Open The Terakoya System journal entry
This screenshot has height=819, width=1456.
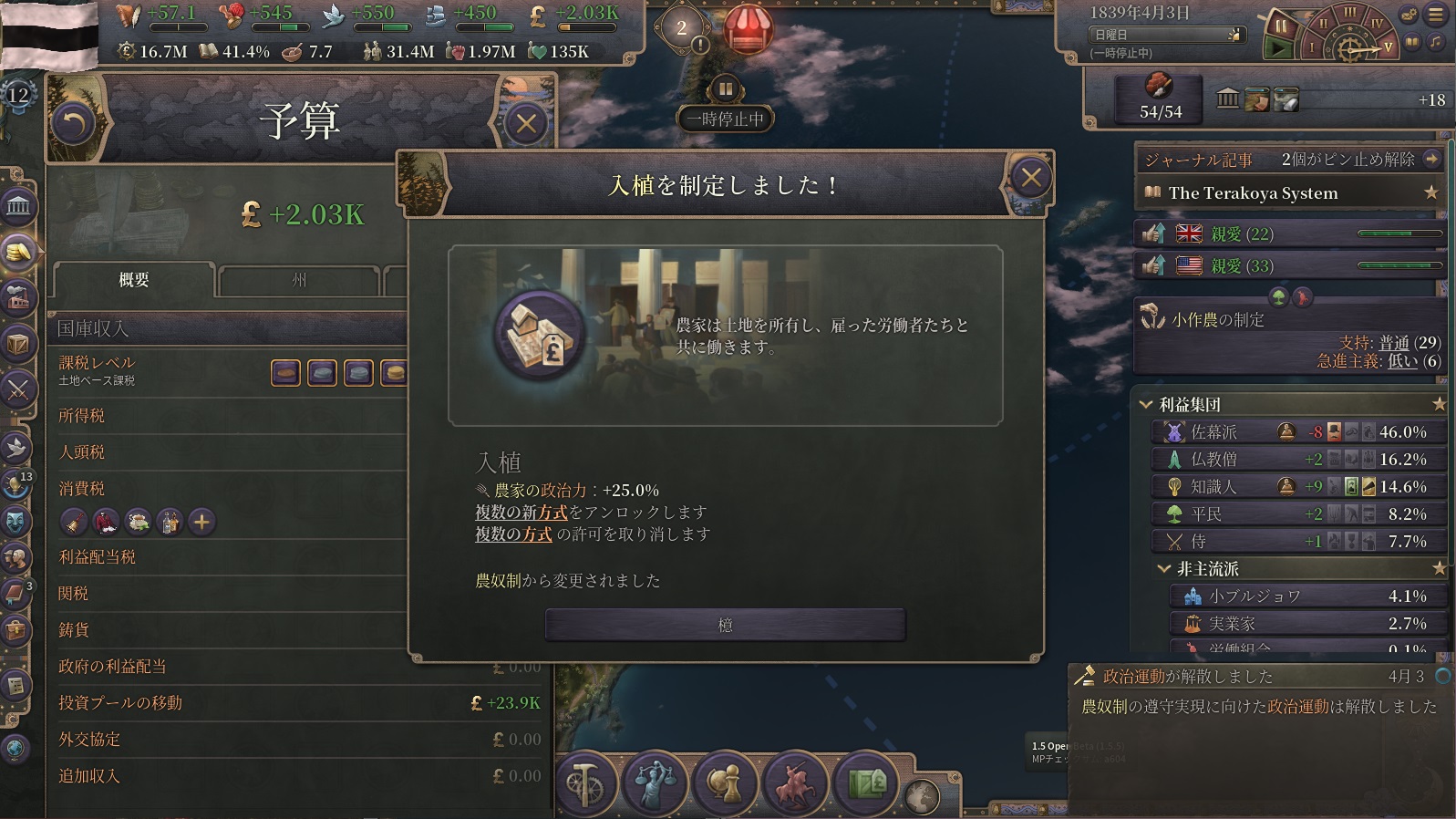coord(1253,193)
